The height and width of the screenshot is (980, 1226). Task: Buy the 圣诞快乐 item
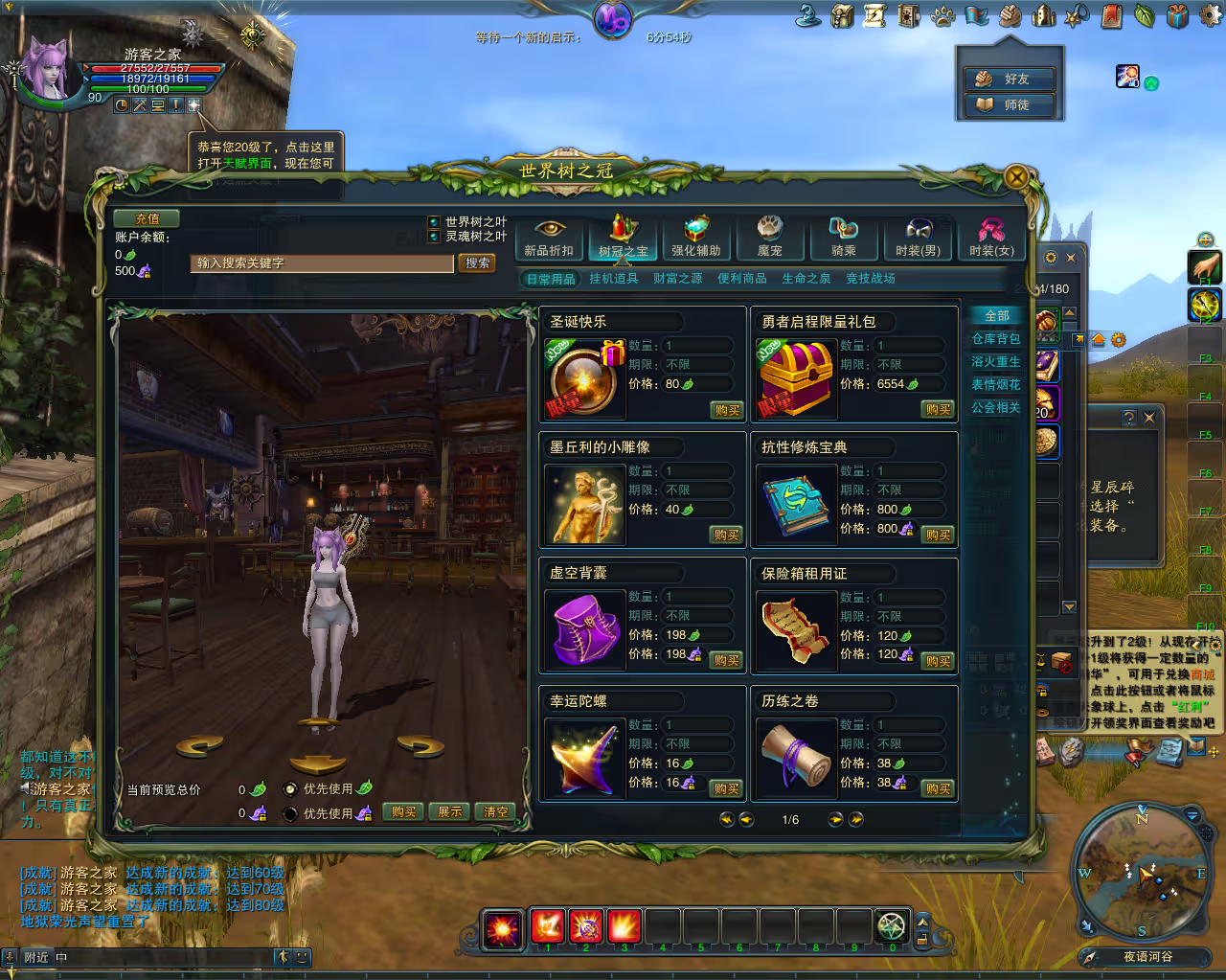click(x=727, y=410)
